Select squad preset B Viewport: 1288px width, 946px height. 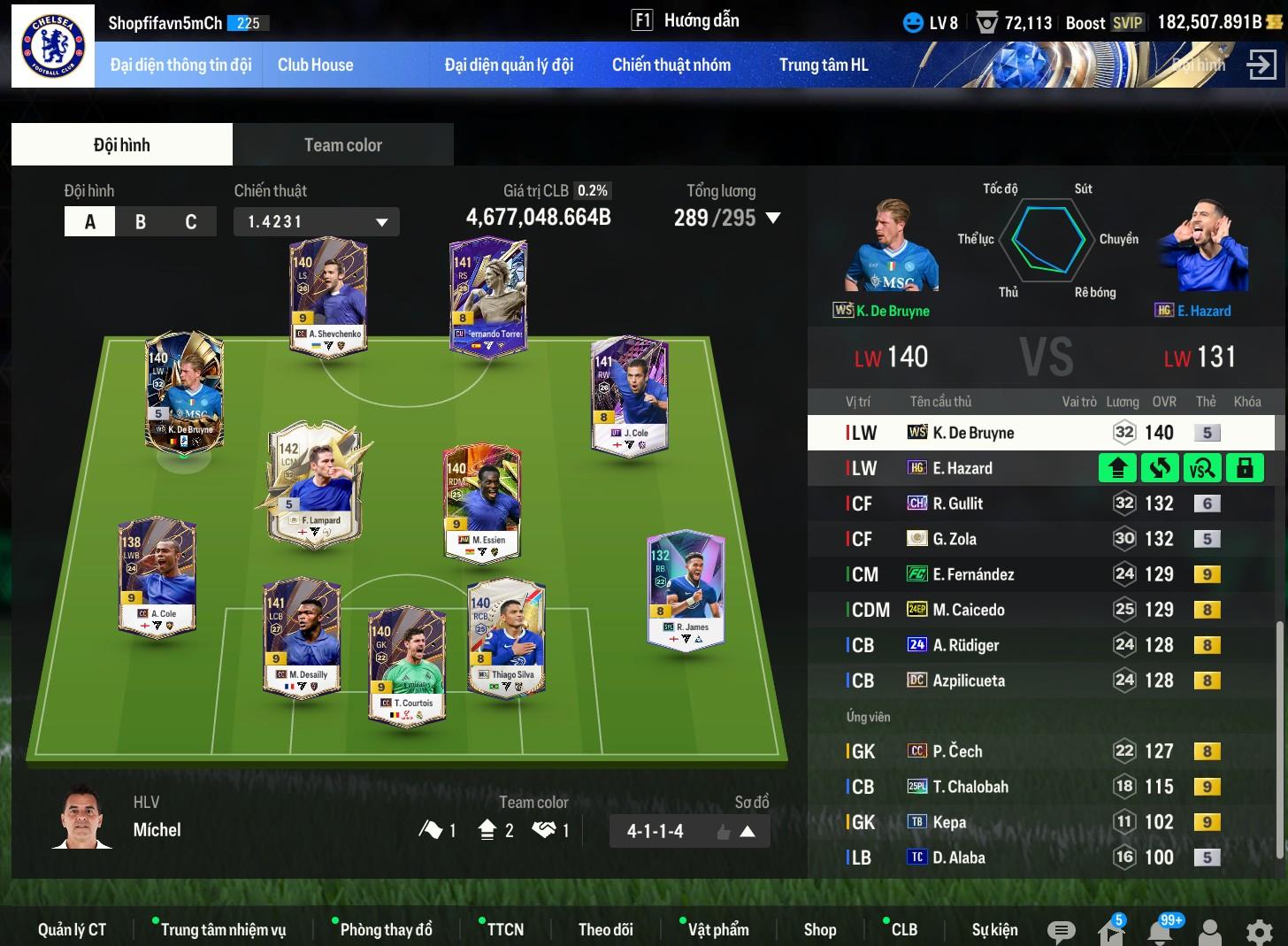pyautogui.click(x=141, y=222)
